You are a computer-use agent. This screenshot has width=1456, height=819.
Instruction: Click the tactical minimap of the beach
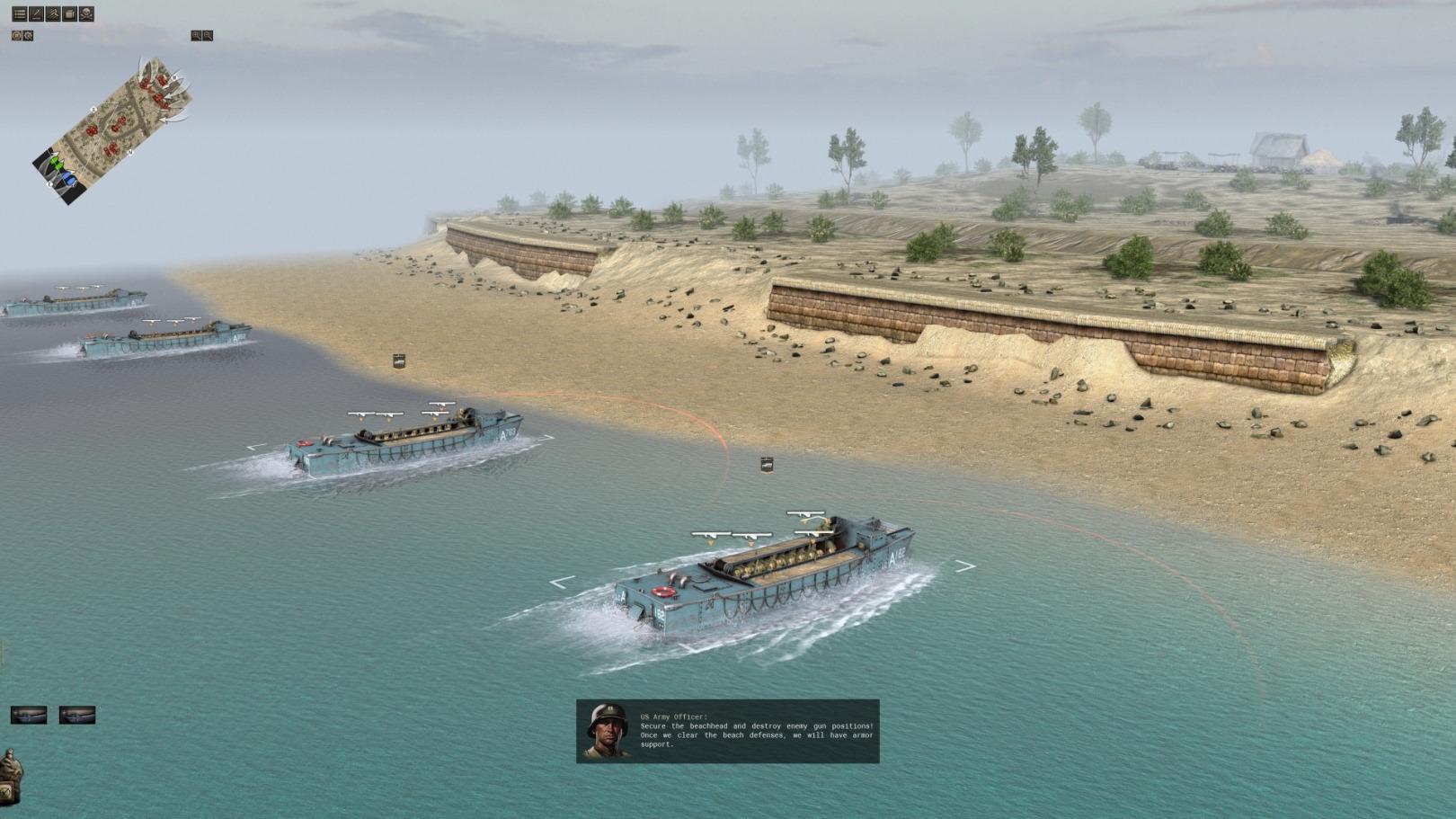coord(112,130)
